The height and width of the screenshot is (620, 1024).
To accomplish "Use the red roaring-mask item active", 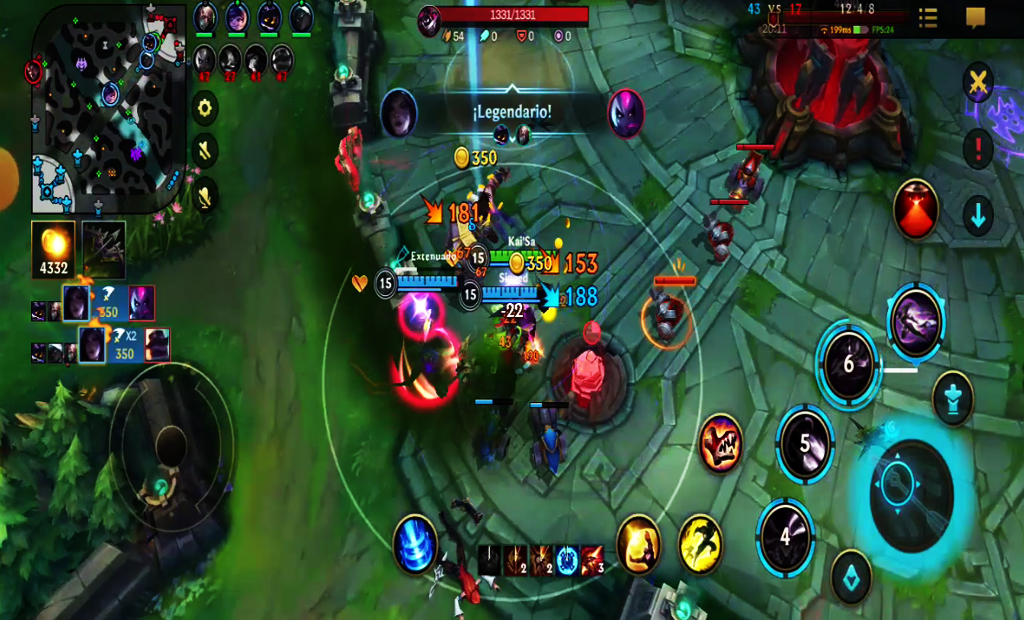I will (x=720, y=442).
